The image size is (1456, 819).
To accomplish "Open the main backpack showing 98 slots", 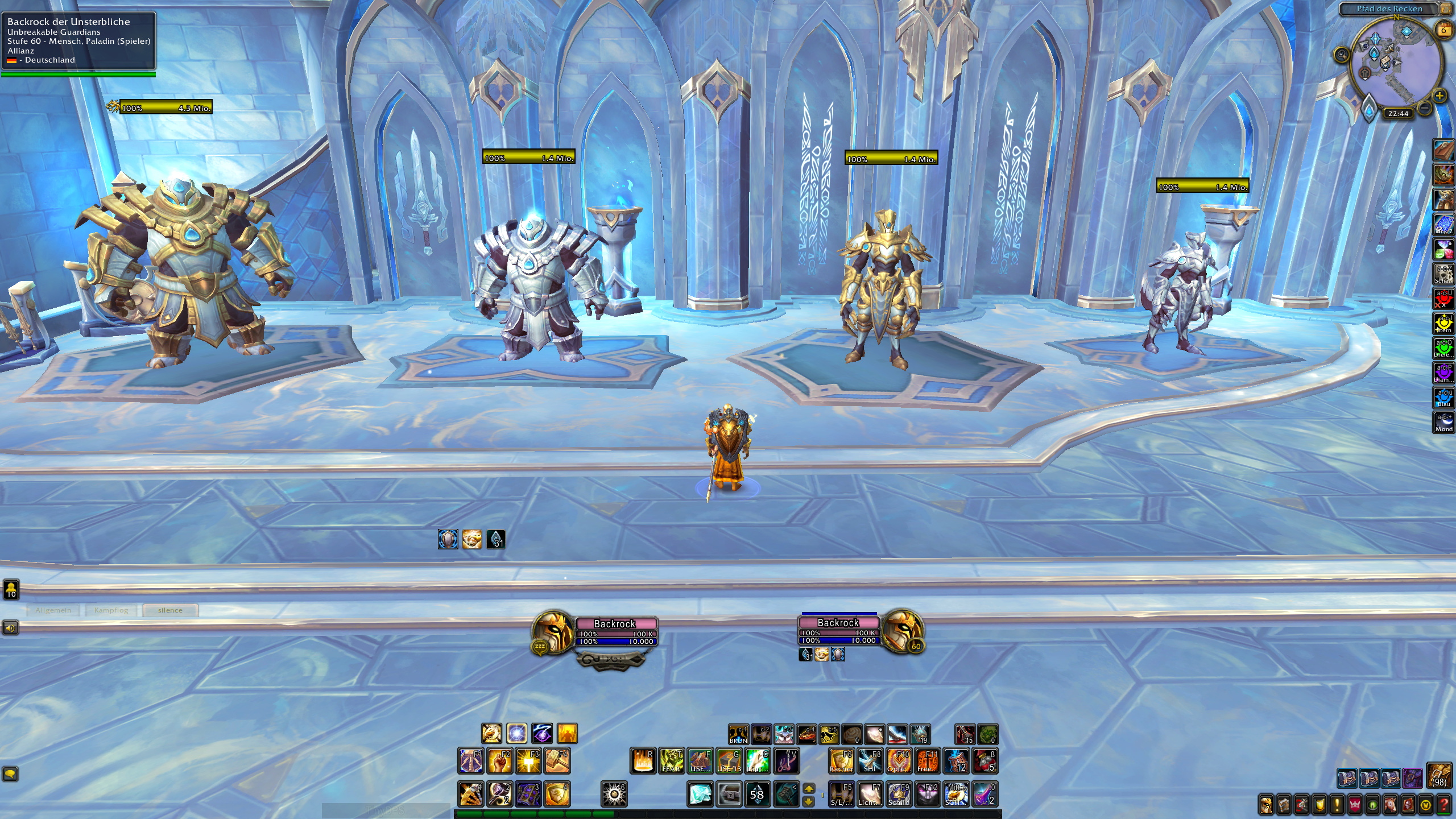I will (x=1439, y=776).
